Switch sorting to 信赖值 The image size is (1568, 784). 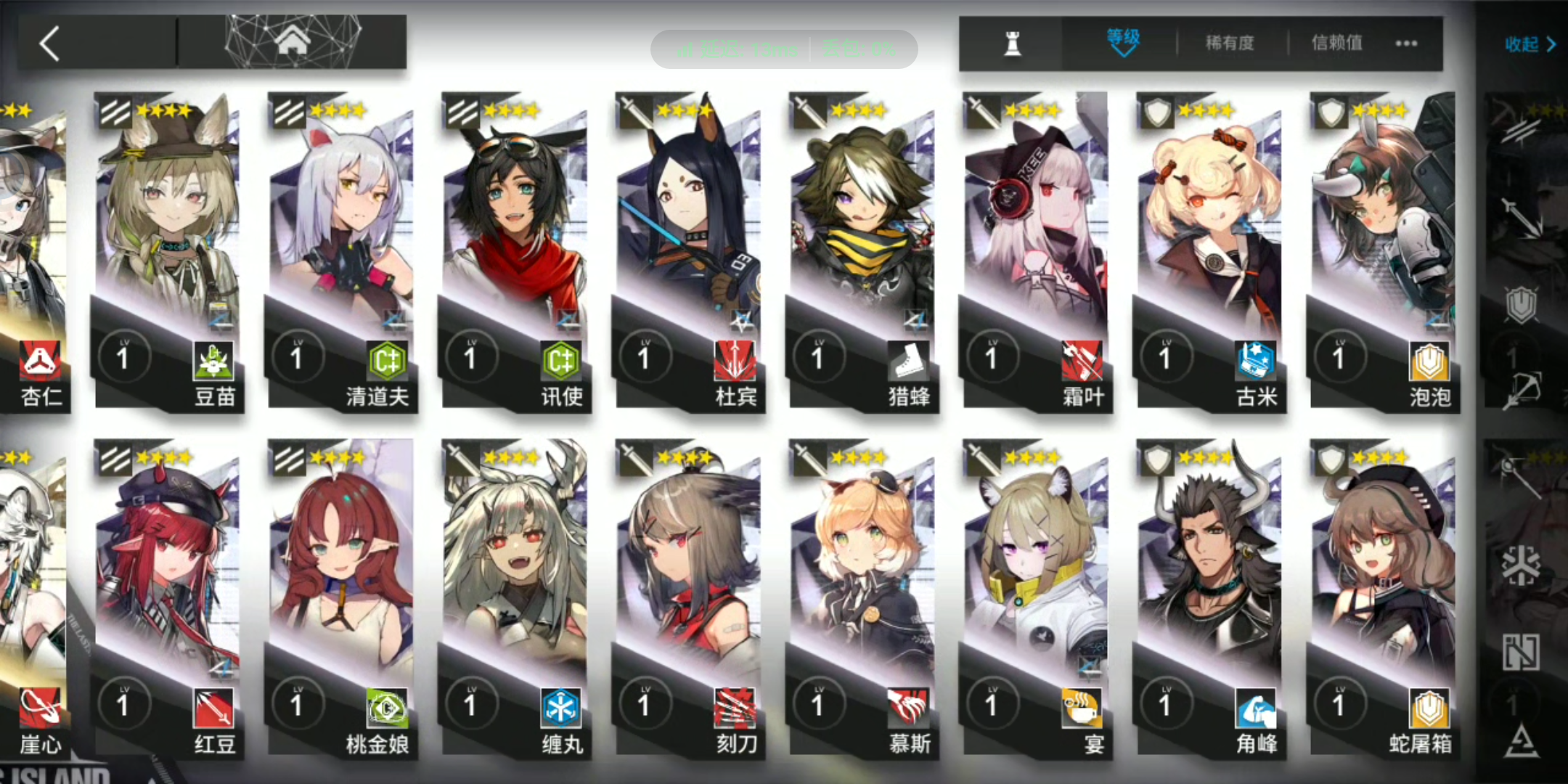[1338, 42]
